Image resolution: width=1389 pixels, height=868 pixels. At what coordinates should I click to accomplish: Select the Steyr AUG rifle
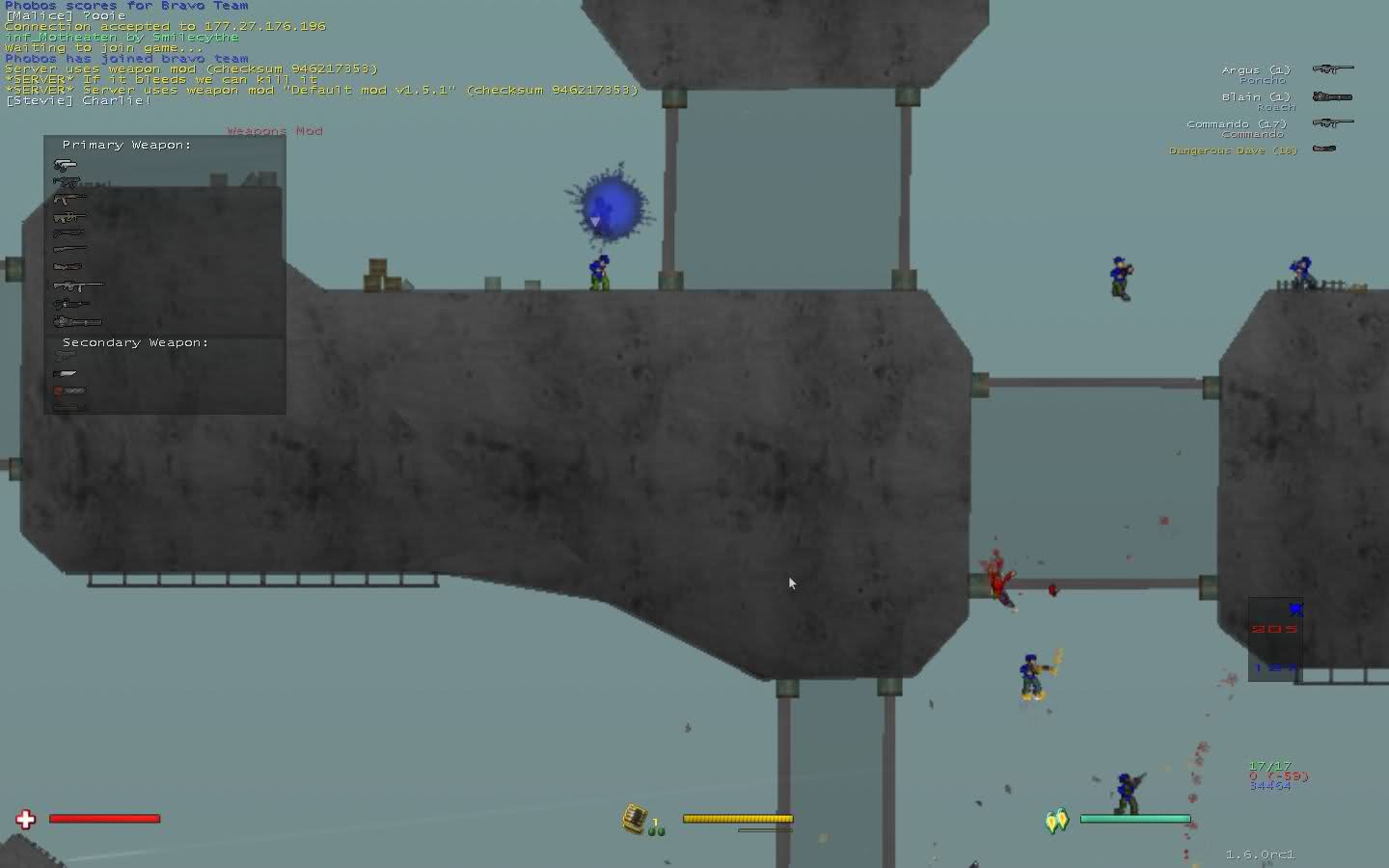(x=69, y=217)
